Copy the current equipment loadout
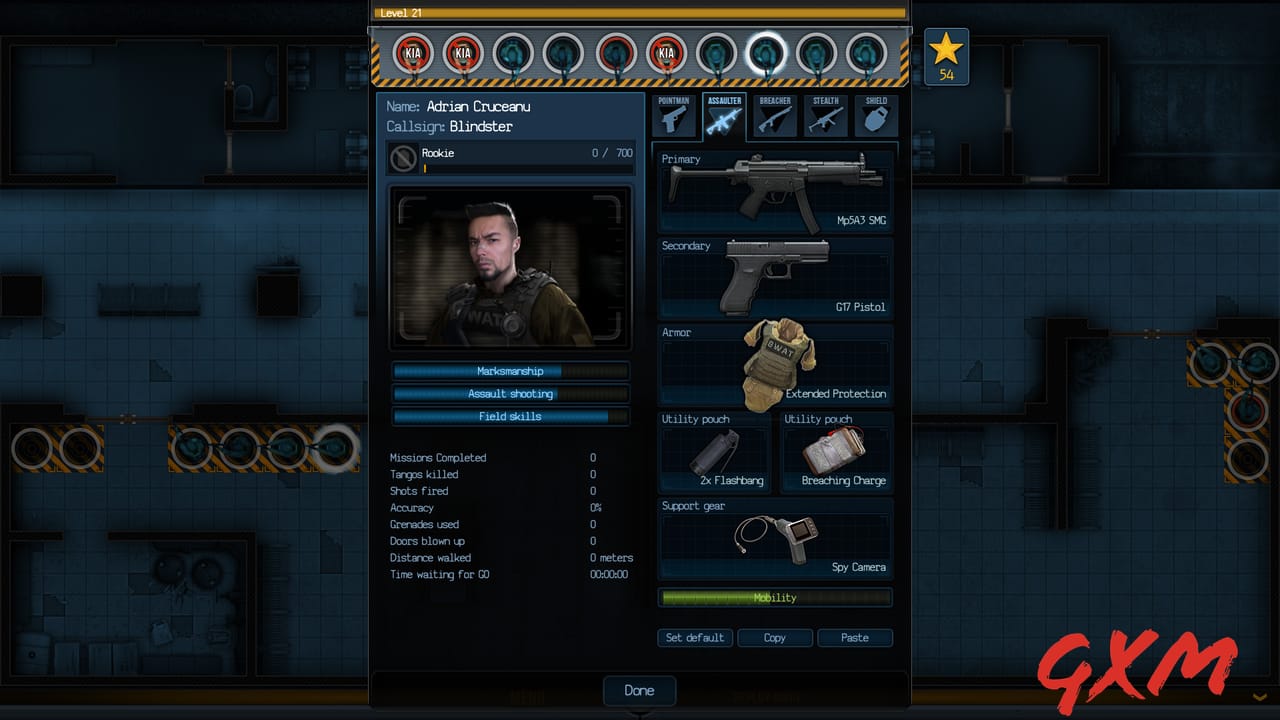The image size is (1280, 720). pos(775,637)
